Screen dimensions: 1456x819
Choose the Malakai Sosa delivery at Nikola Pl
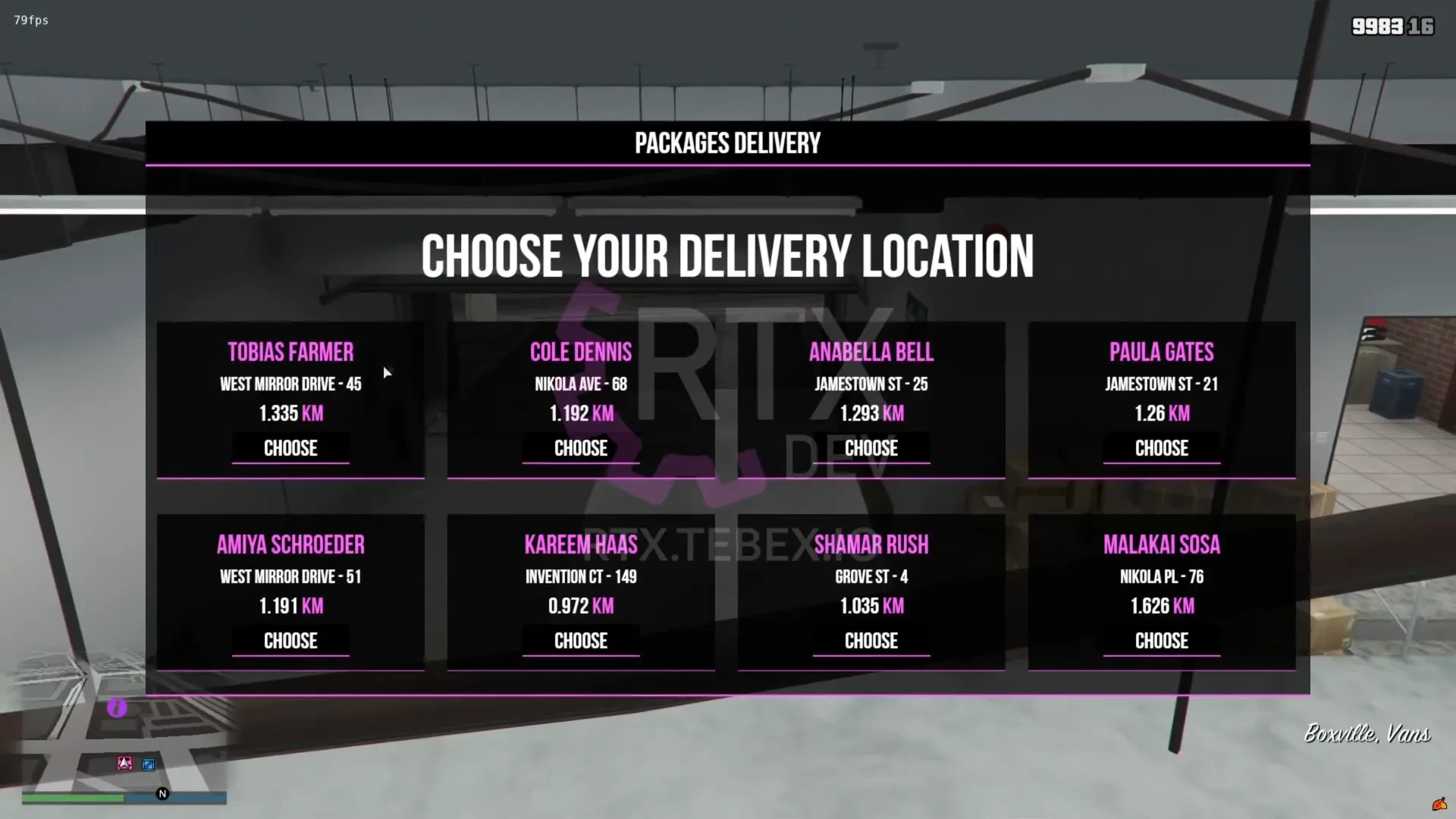tap(1161, 641)
